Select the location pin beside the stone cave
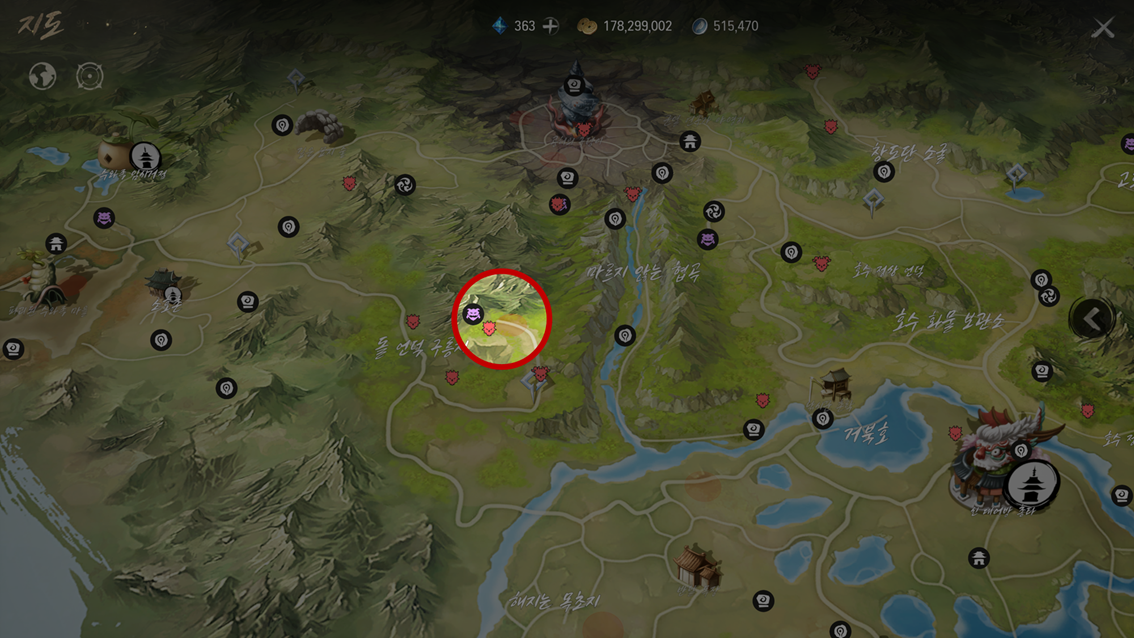This screenshot has width=1134, height=638. point(282,125)
